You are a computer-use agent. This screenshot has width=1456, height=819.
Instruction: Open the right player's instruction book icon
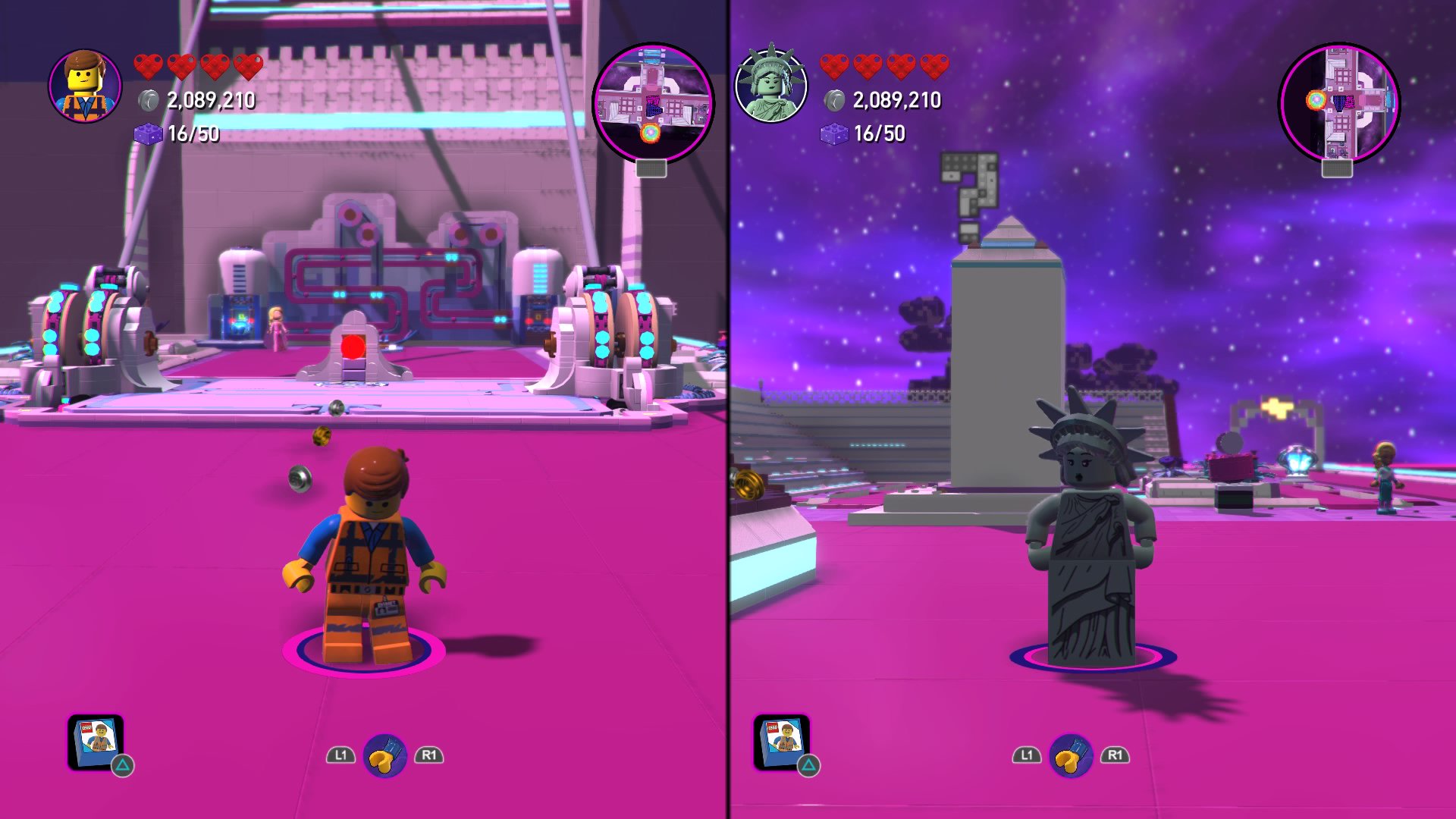(782, 741)
